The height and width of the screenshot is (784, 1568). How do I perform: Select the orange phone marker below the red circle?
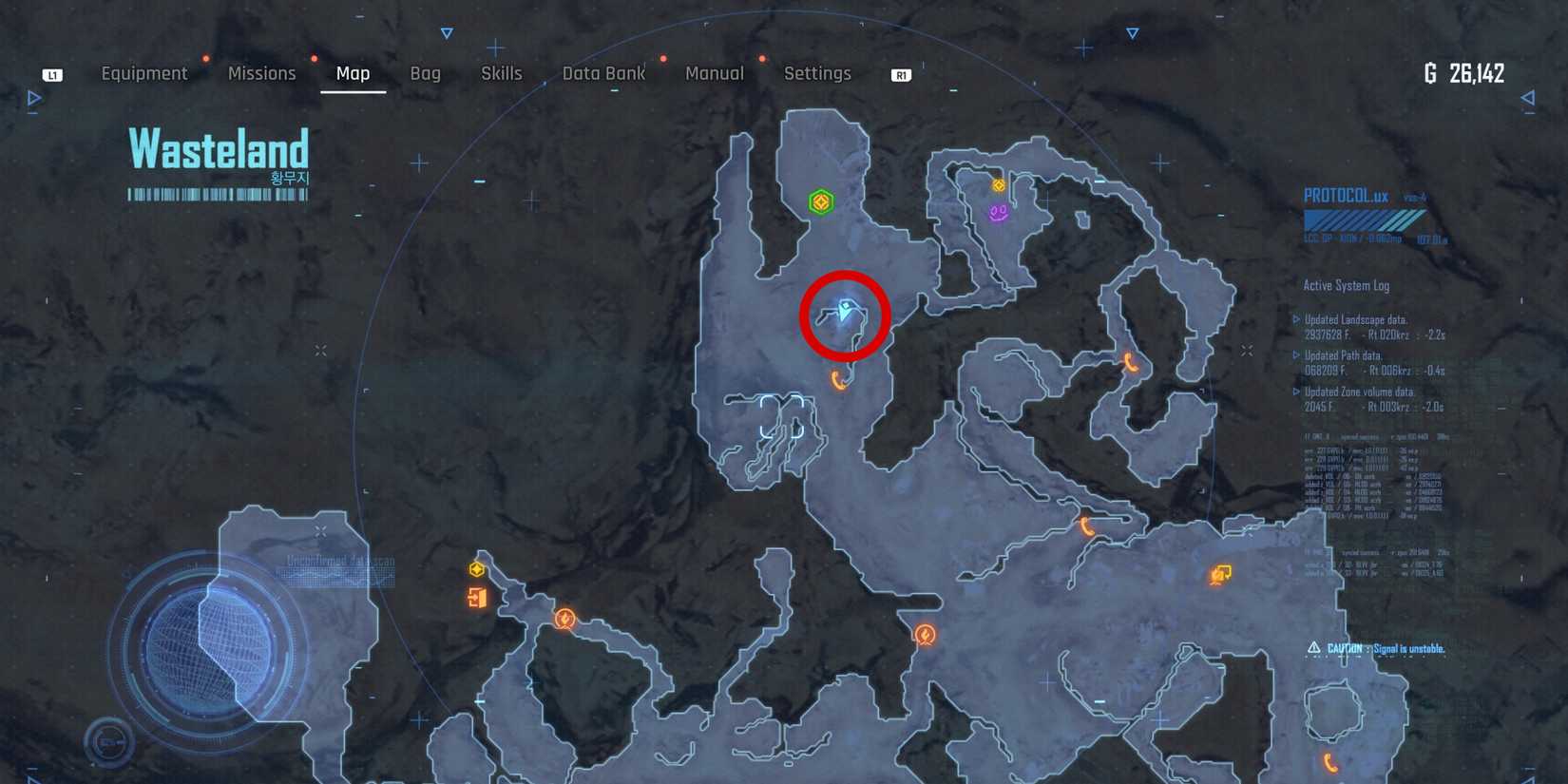click(x=836, y=379)
